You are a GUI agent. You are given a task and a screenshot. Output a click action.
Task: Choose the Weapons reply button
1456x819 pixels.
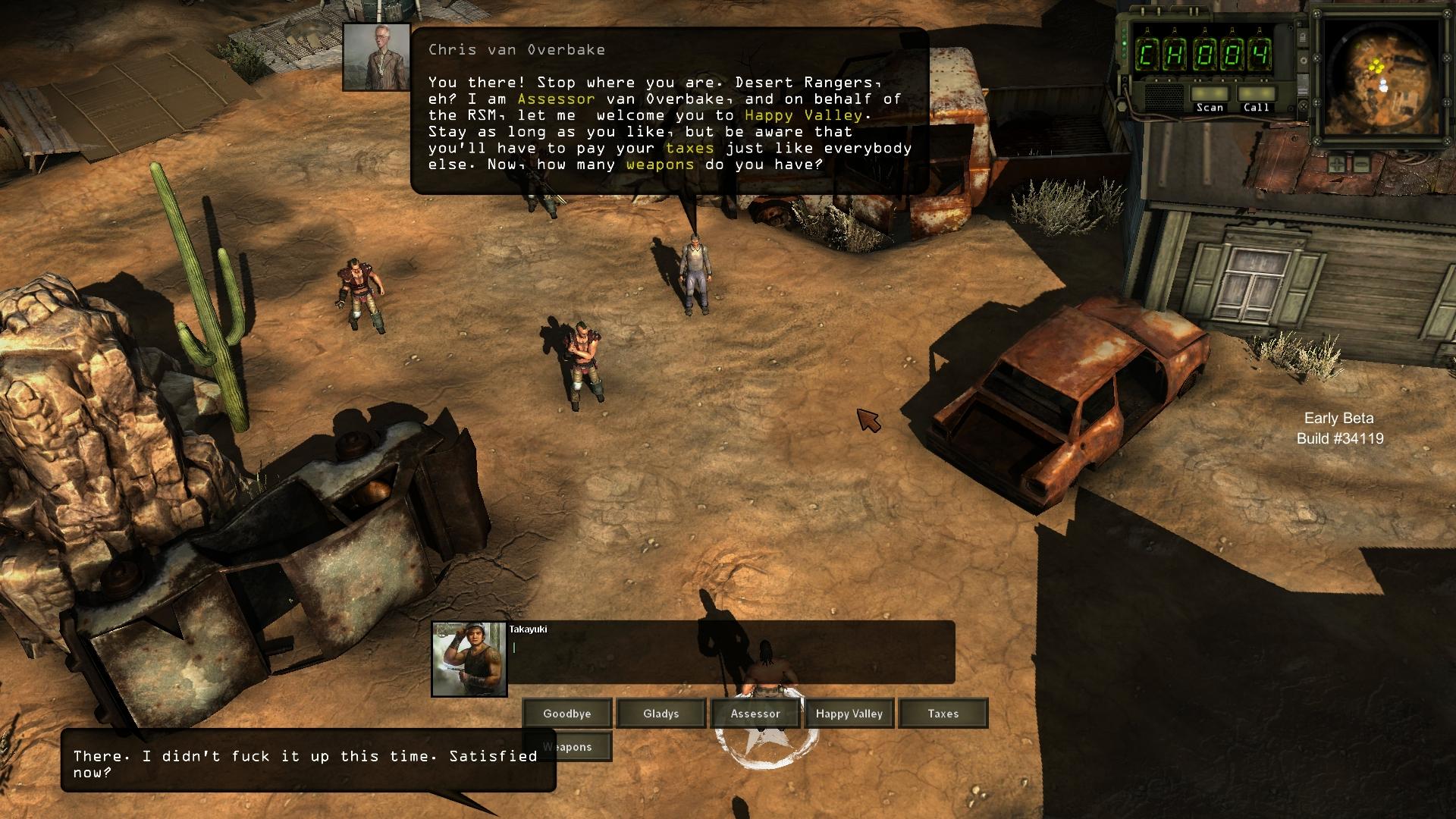click(x=567, y=747)
